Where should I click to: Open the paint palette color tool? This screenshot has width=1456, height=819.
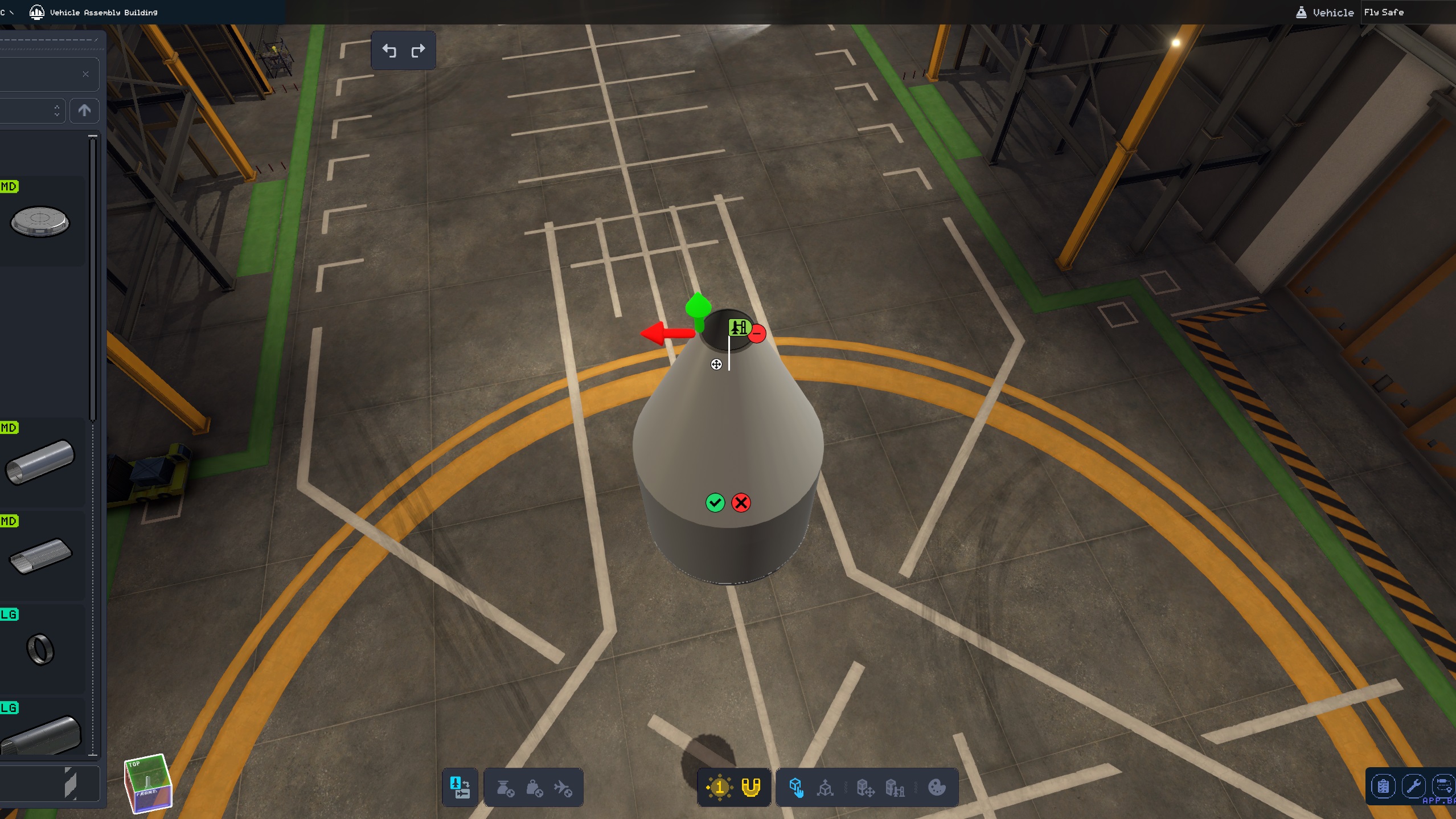tap(937, 788)
